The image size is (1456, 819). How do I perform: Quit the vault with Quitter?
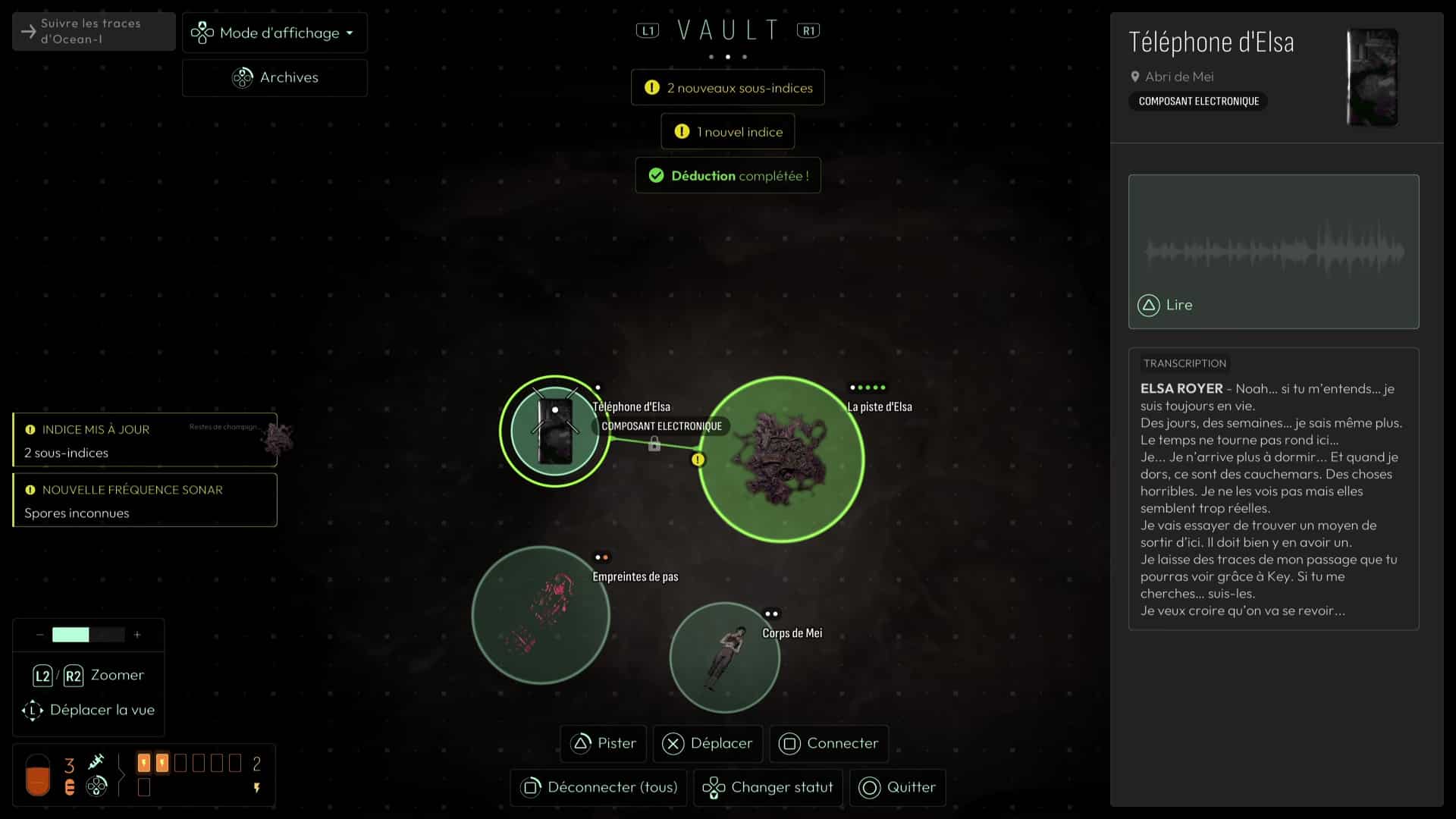pos(897,787)
